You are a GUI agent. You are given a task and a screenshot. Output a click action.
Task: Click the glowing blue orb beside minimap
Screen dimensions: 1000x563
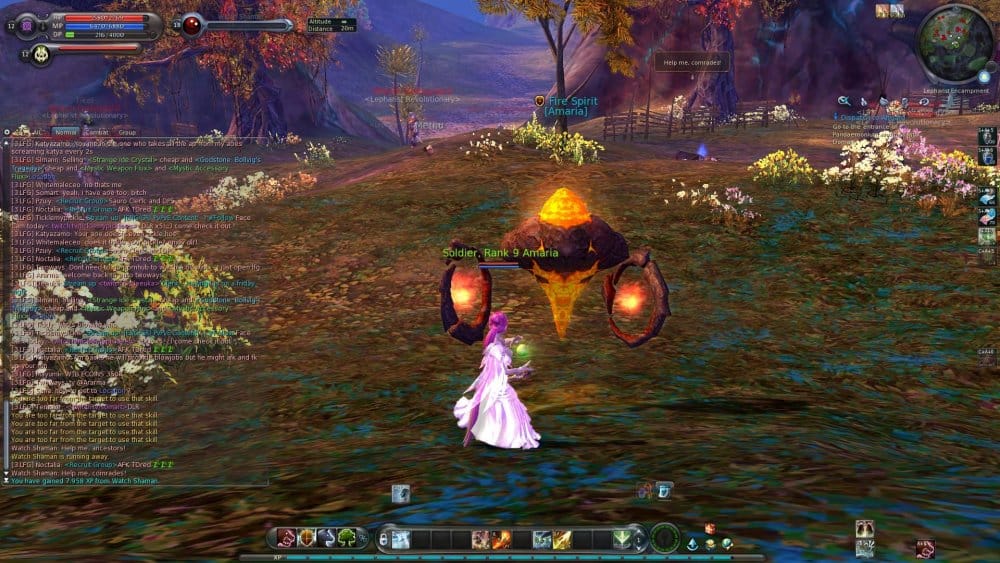(984, 76)
